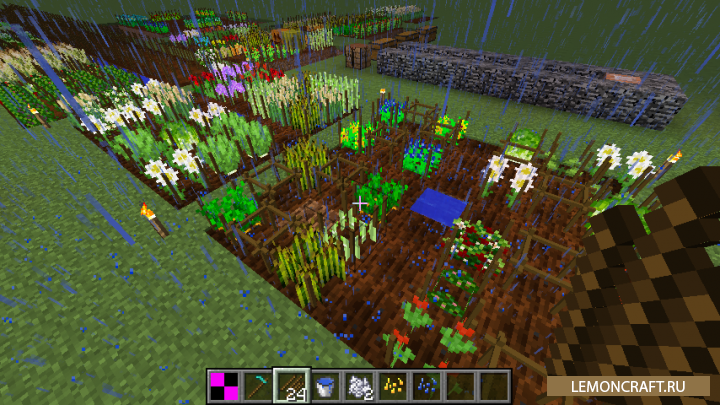This screenshot has width=720, height=405.
Task: Select the magenta-black missing texture slot
Action: tap(224, 385)
